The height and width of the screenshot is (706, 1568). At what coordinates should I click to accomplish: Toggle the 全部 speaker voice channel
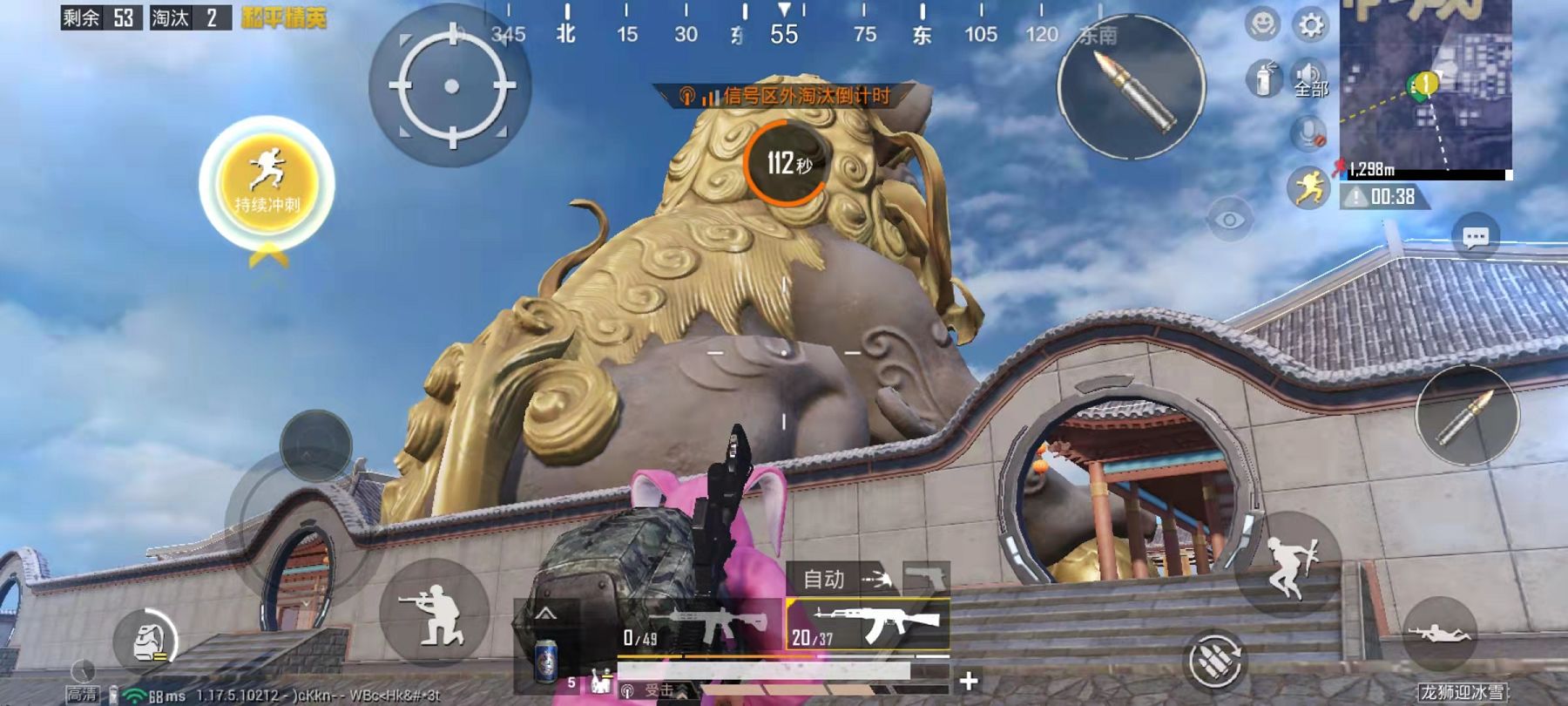(x=1308, y=78)
